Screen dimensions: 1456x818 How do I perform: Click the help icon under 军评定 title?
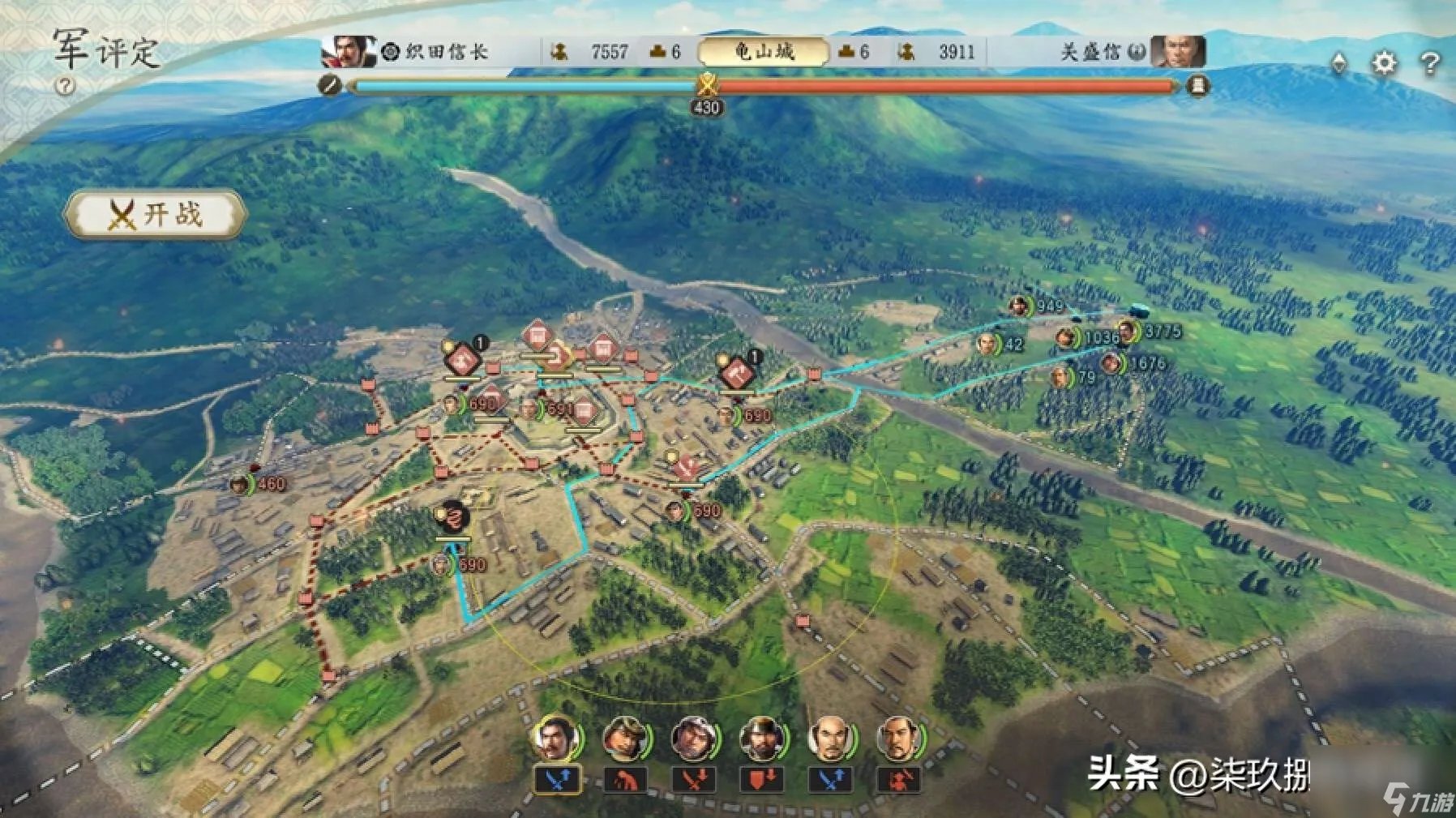65,86
